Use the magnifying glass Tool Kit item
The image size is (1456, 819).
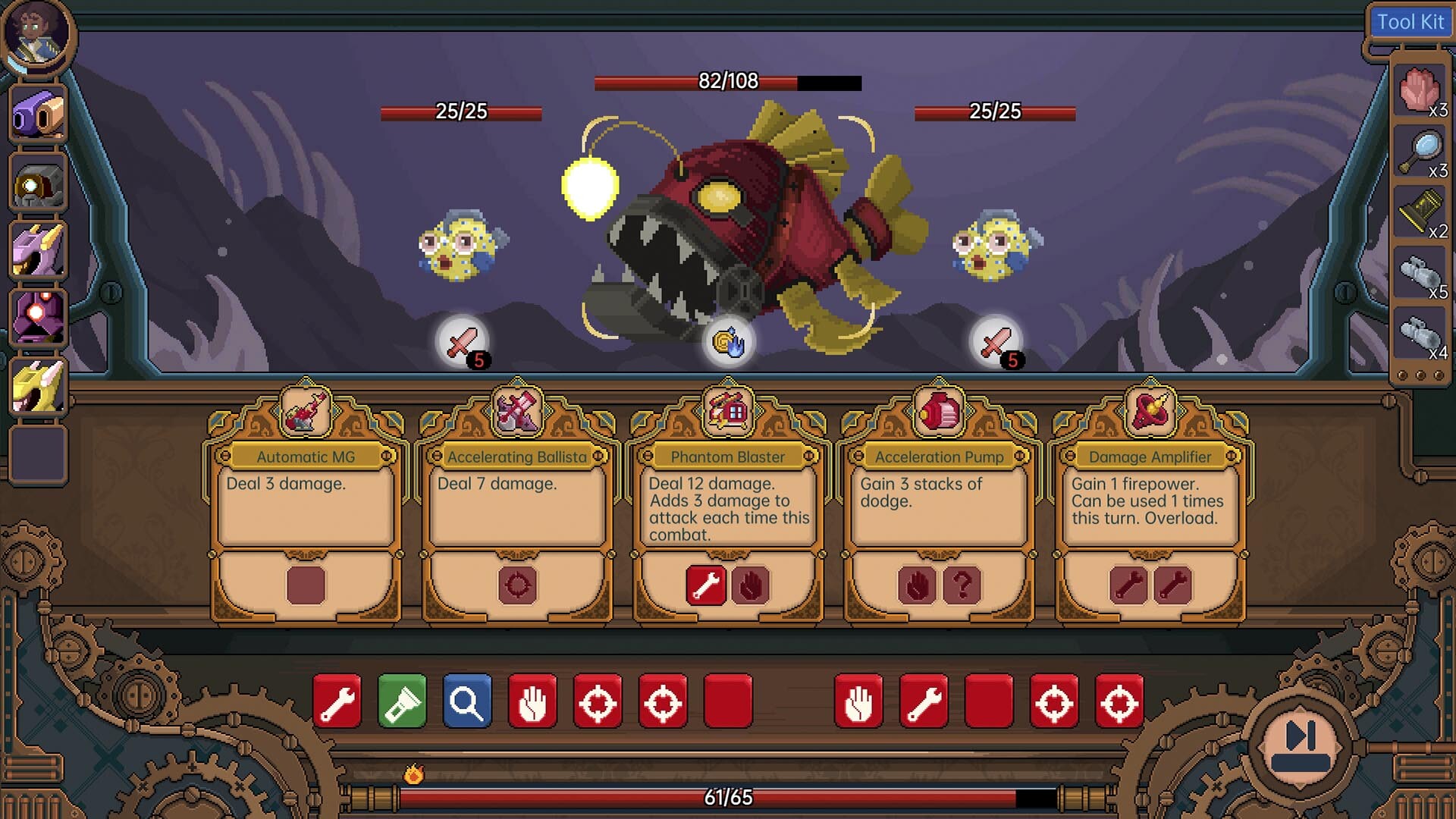click(1420, 152)
